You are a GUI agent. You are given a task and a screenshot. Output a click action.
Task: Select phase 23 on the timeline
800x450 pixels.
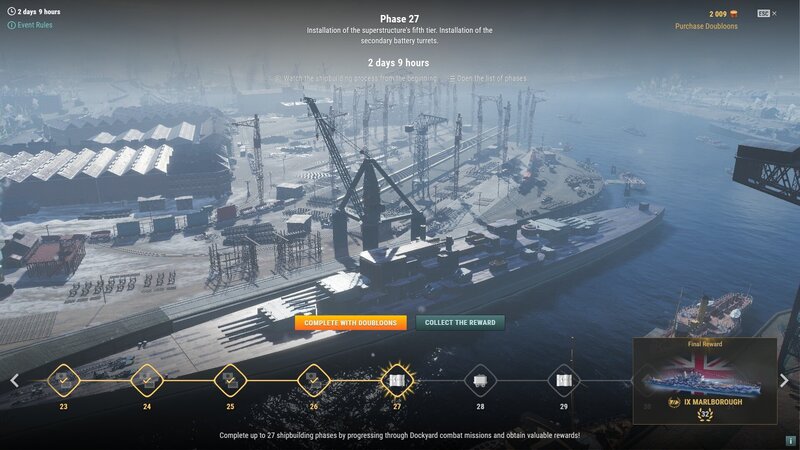click(63, 380)
